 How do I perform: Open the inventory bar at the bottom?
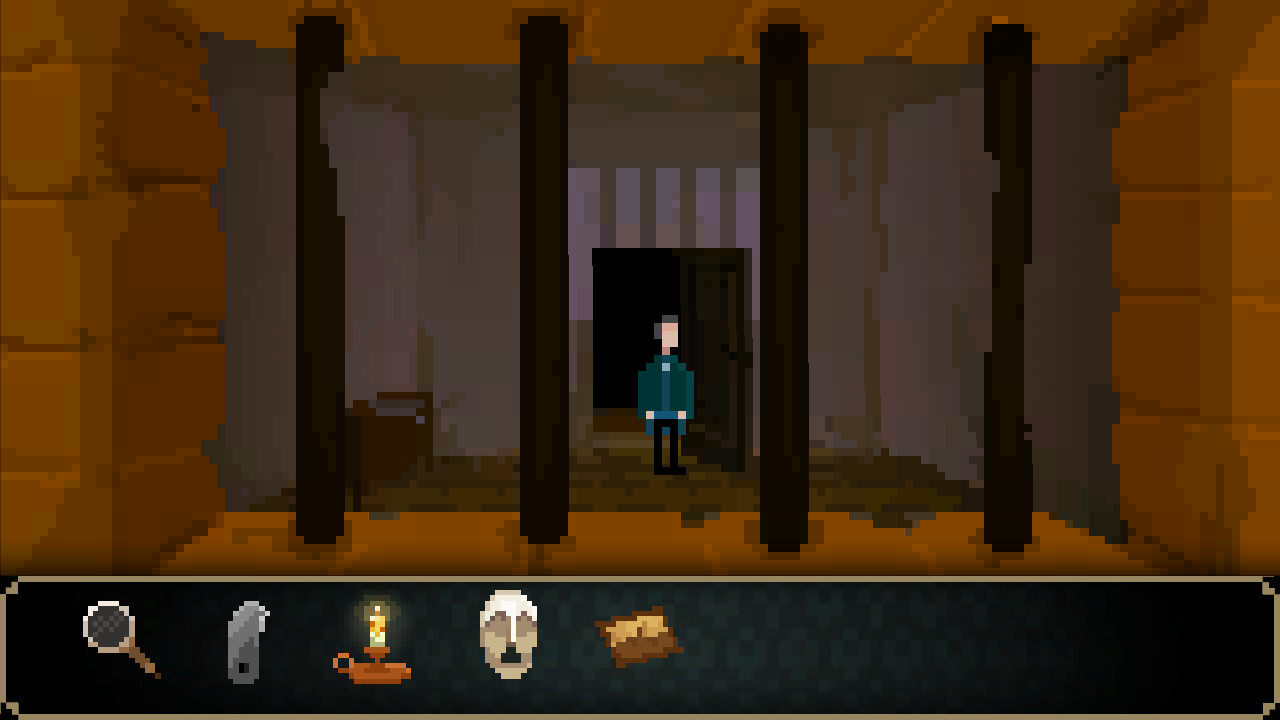pos(900,645)
